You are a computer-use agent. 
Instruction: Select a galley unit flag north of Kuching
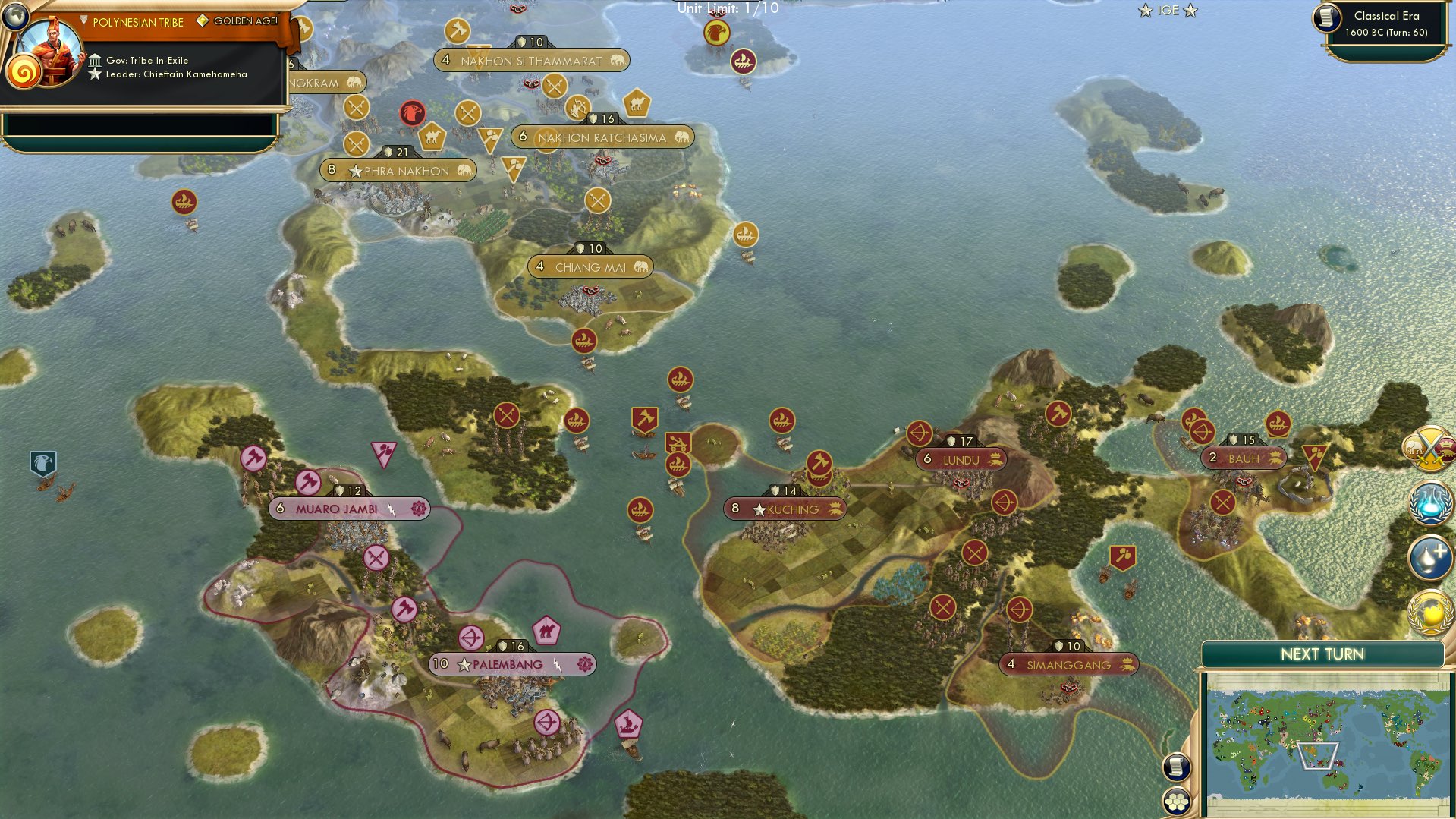point(781,420)
